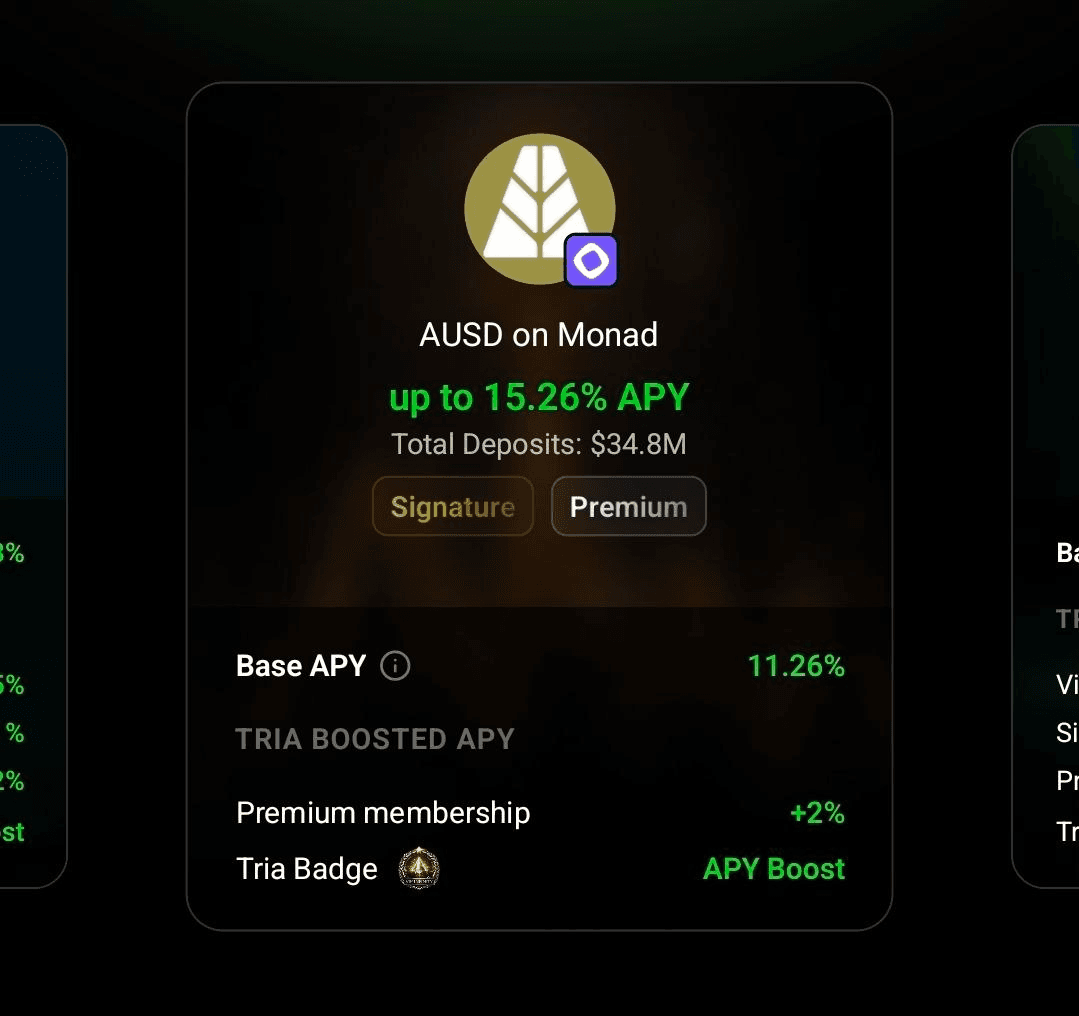This screenshot has width=1079, height=1016.
Task: Click the green APY Boost label
Action: tap(773, 868)
